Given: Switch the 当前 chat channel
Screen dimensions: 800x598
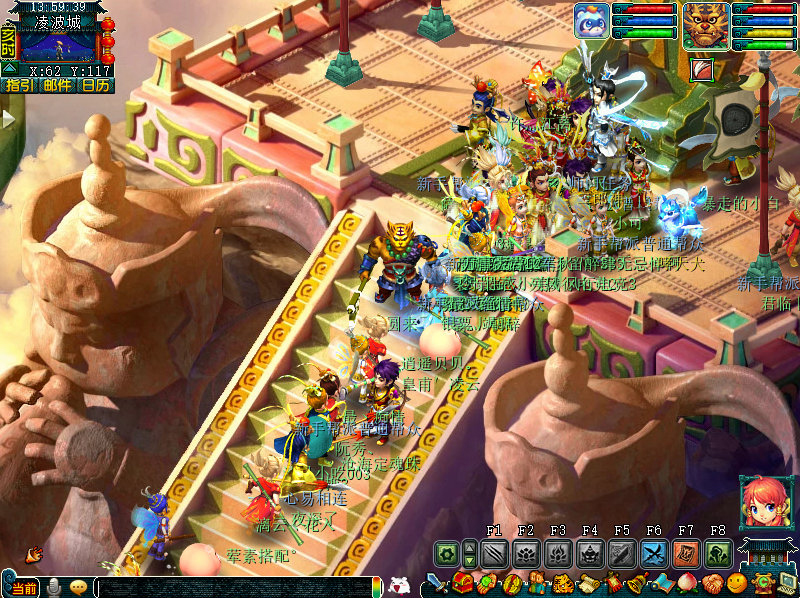Looking at the screenshot, I should (22, 588).
